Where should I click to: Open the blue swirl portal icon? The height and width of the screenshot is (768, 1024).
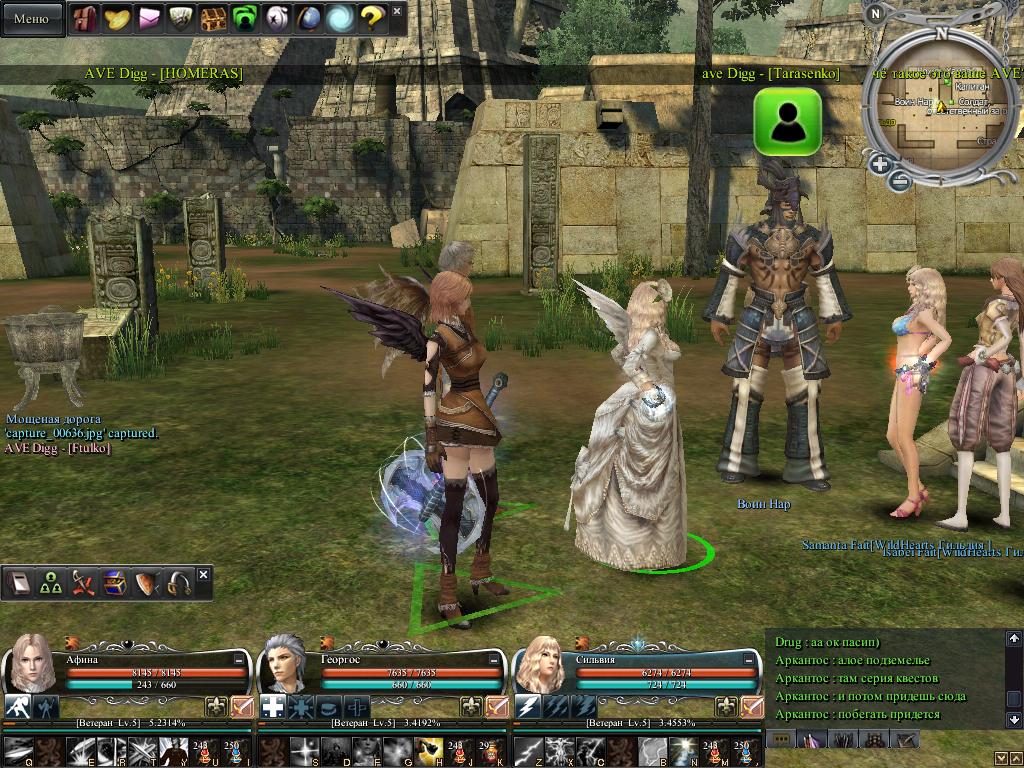point(340,17)
